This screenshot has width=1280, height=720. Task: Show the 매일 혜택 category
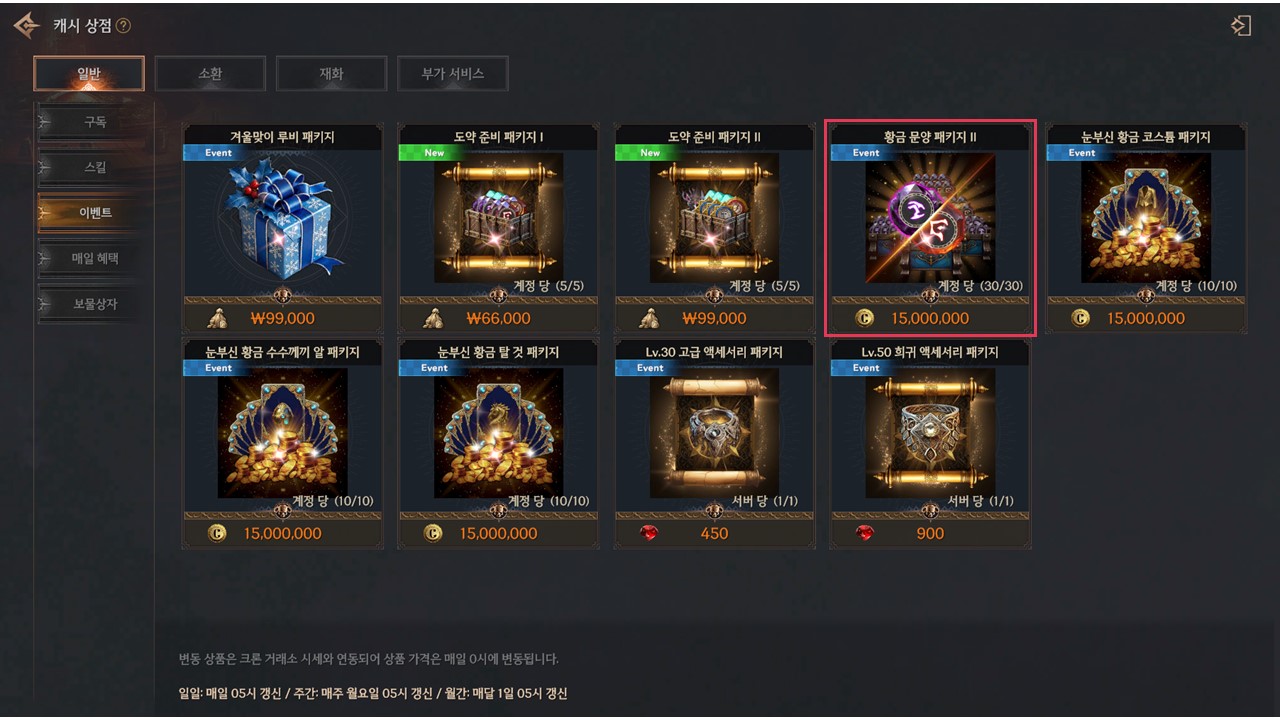pos(95,259)
